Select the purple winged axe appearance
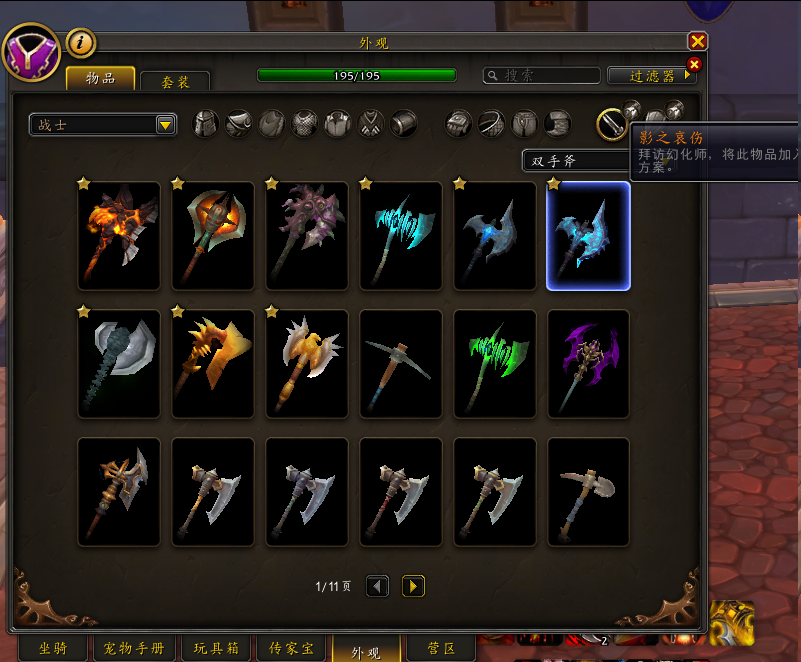801x662 pixels. tap(588, 364)
